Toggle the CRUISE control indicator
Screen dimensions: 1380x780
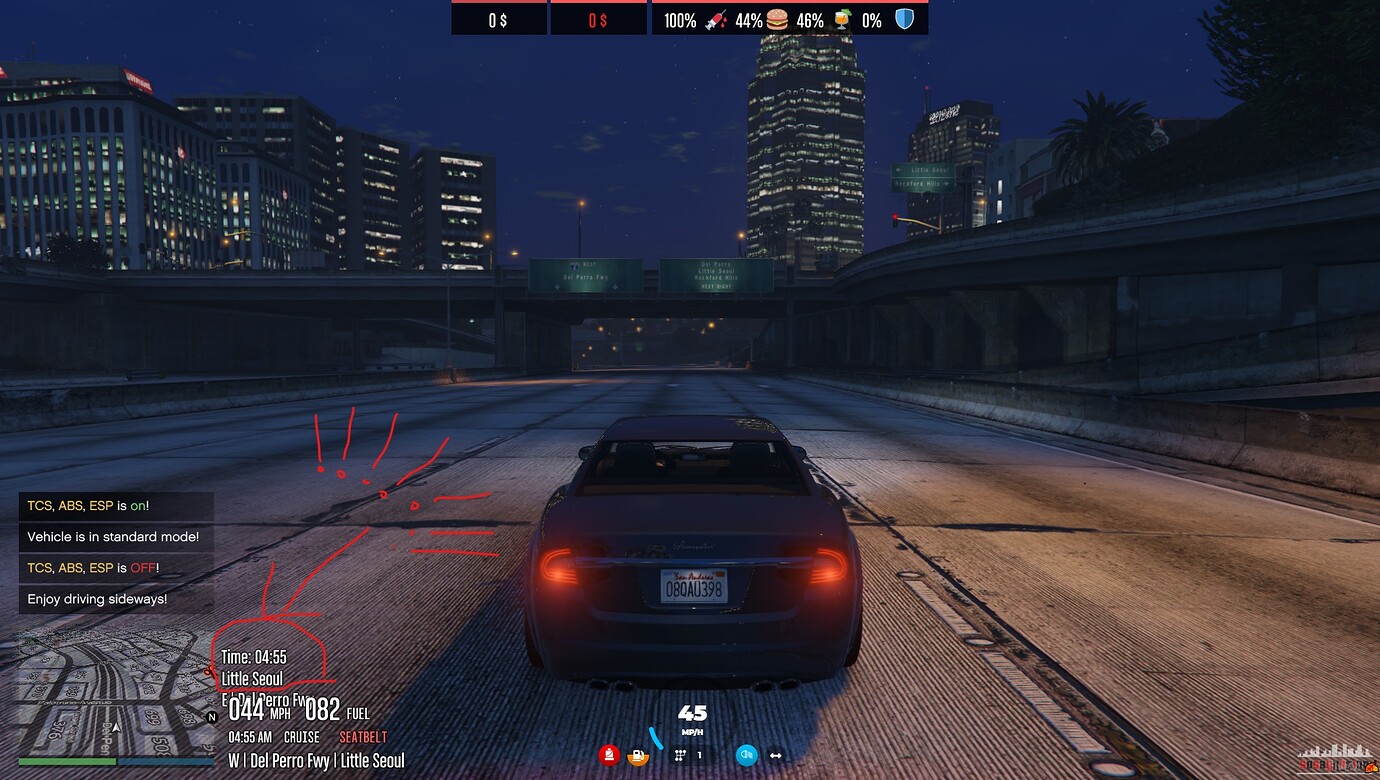point(300,736)
